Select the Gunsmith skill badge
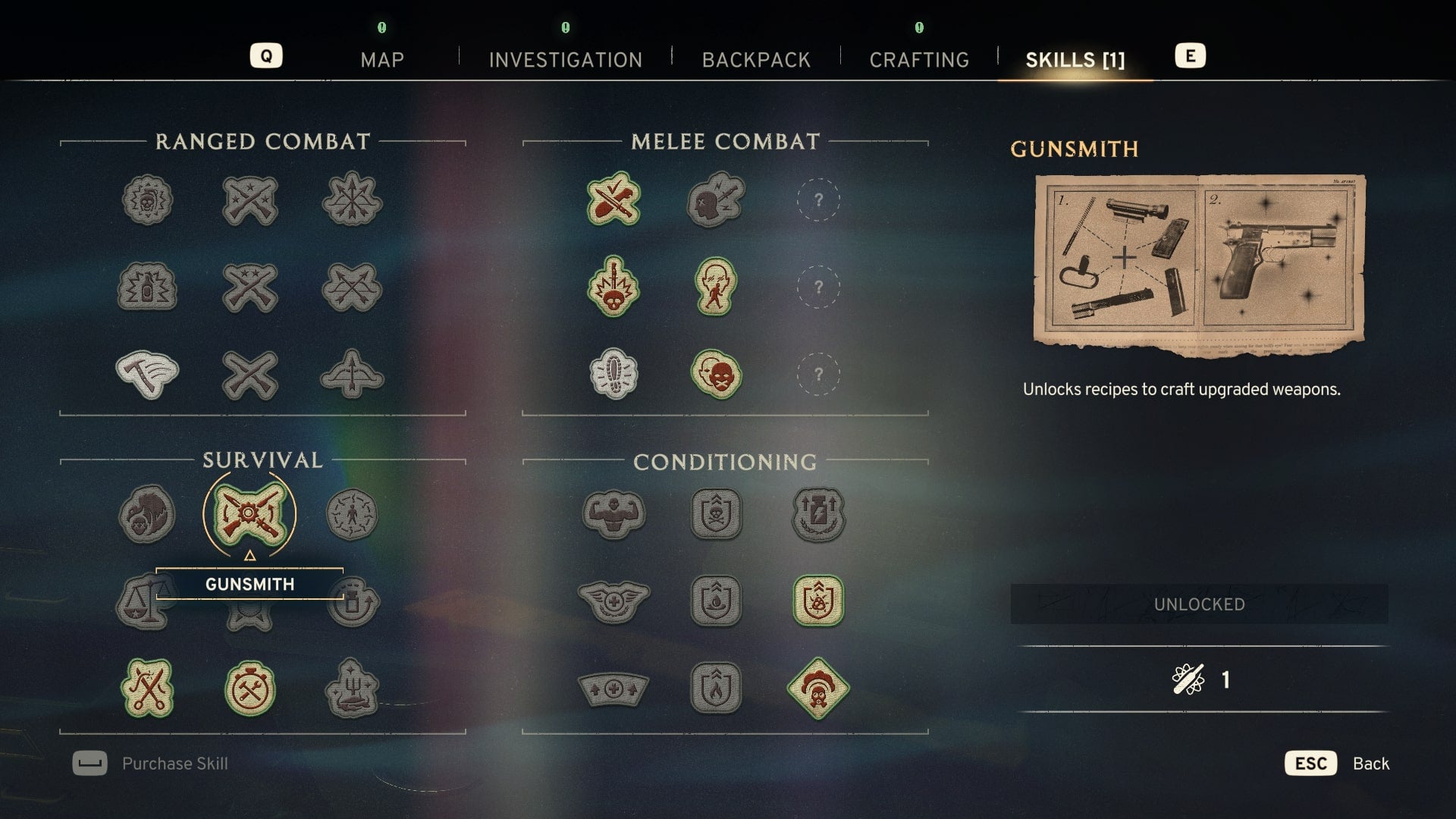 249,514
